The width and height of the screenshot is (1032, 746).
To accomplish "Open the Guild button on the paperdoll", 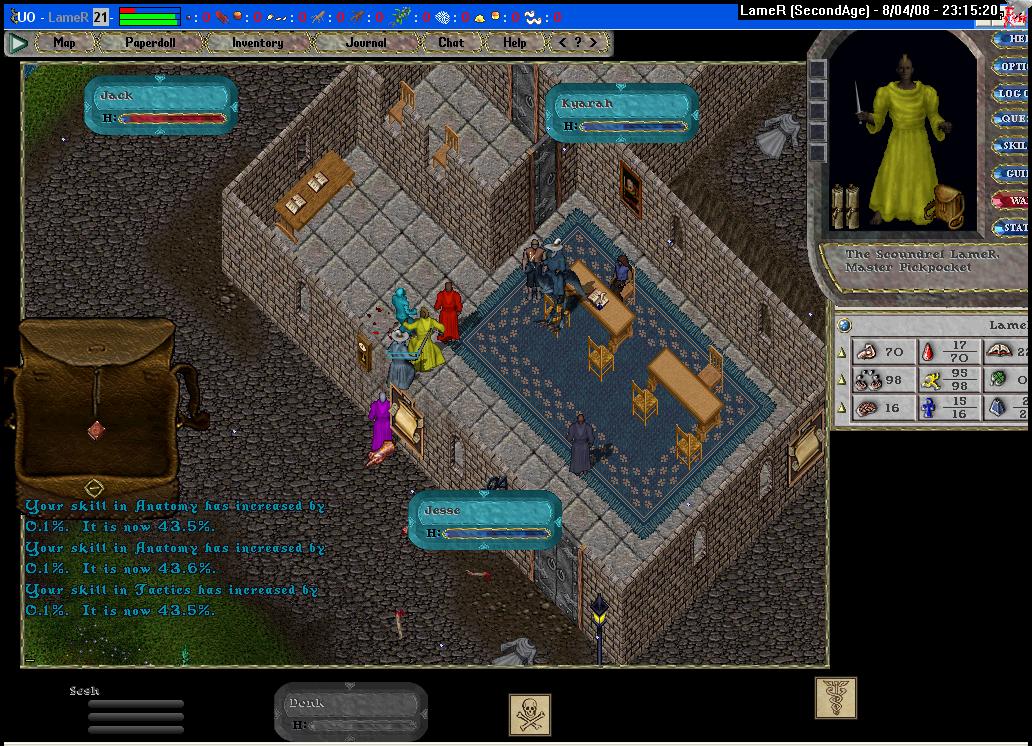I will point(1013,174).
